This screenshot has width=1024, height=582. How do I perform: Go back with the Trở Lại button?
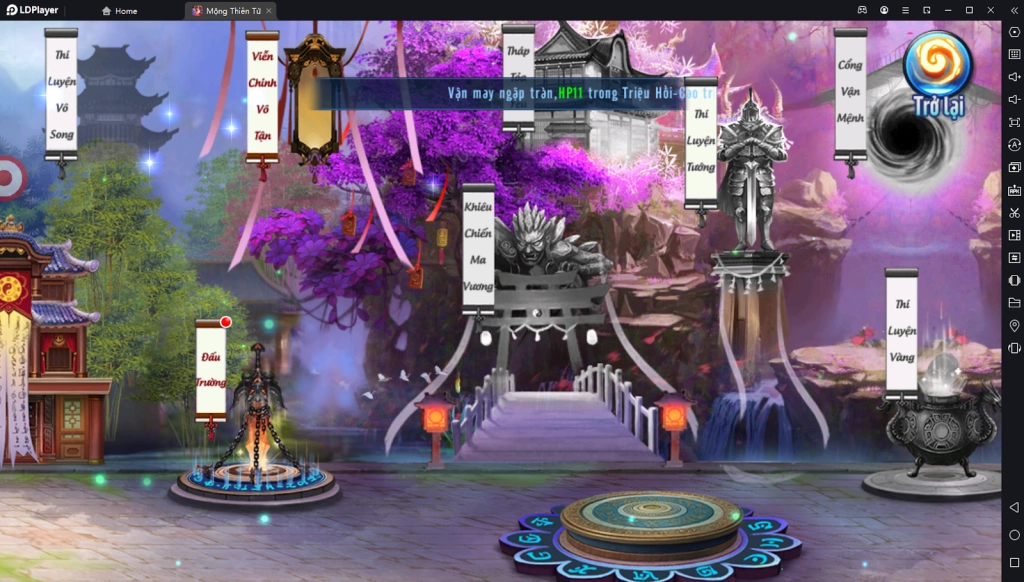pos(938,75)
